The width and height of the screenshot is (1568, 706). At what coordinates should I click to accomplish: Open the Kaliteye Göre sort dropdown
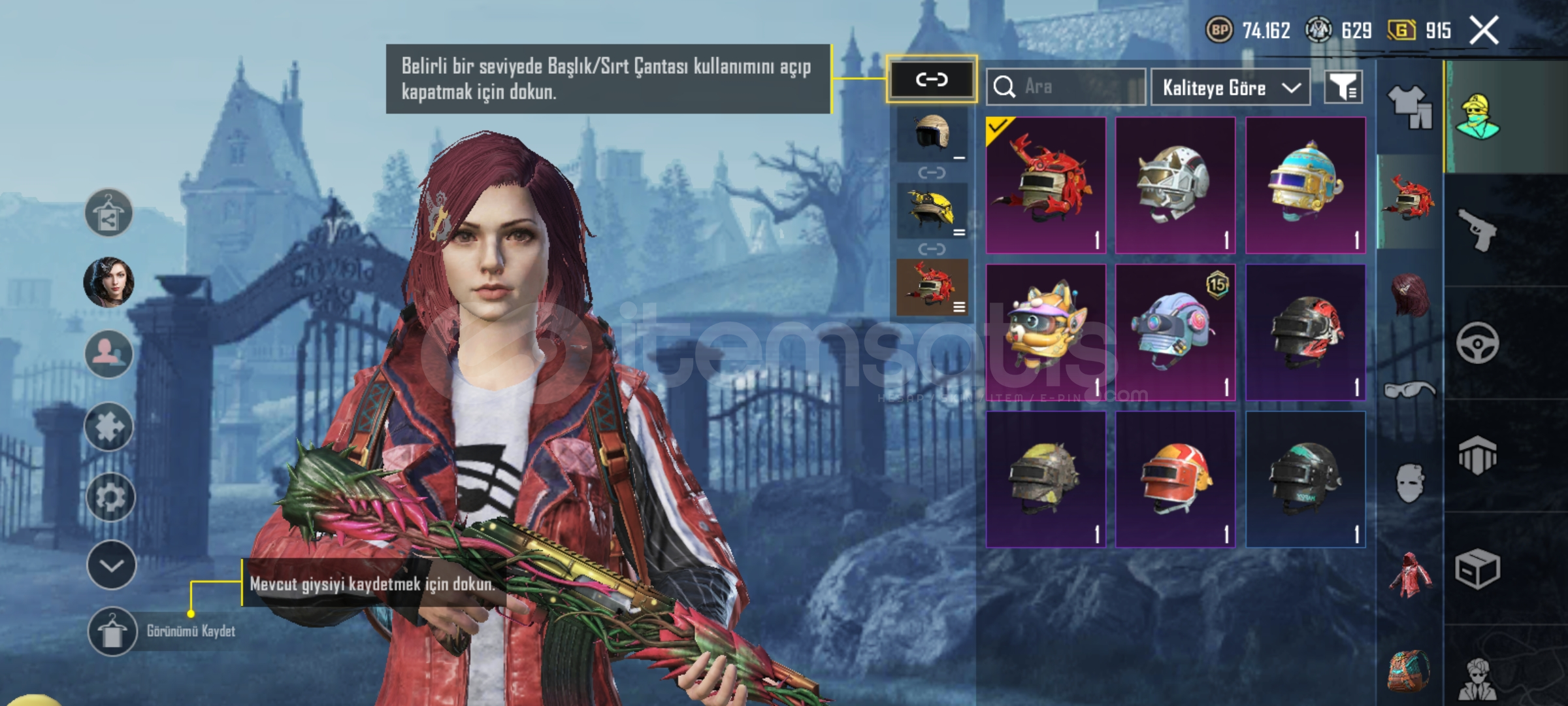click(x=1230, y=88)
